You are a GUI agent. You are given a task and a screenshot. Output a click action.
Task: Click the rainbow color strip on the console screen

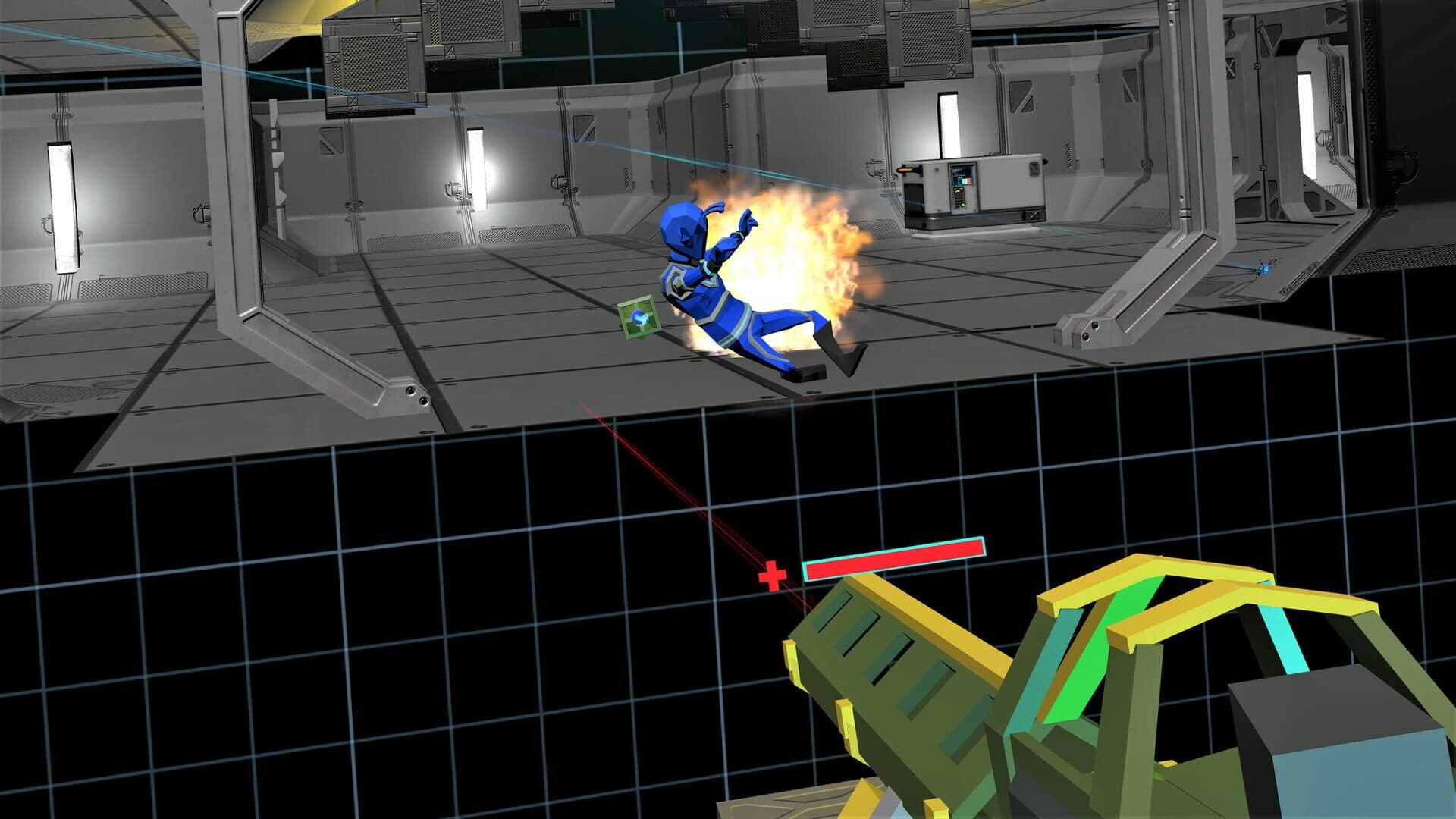point(965,182)
